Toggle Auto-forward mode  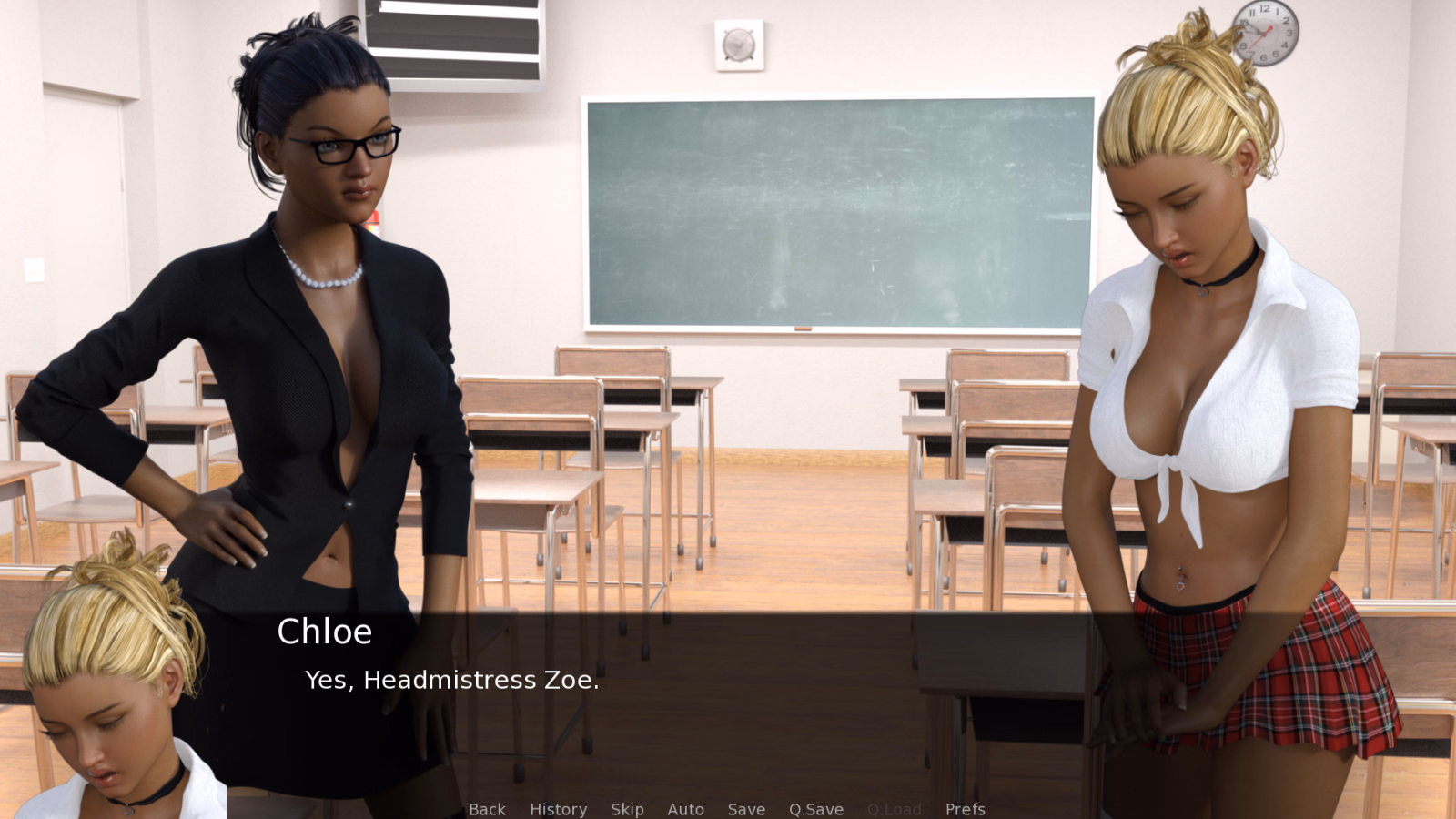(x=686, y=809)
